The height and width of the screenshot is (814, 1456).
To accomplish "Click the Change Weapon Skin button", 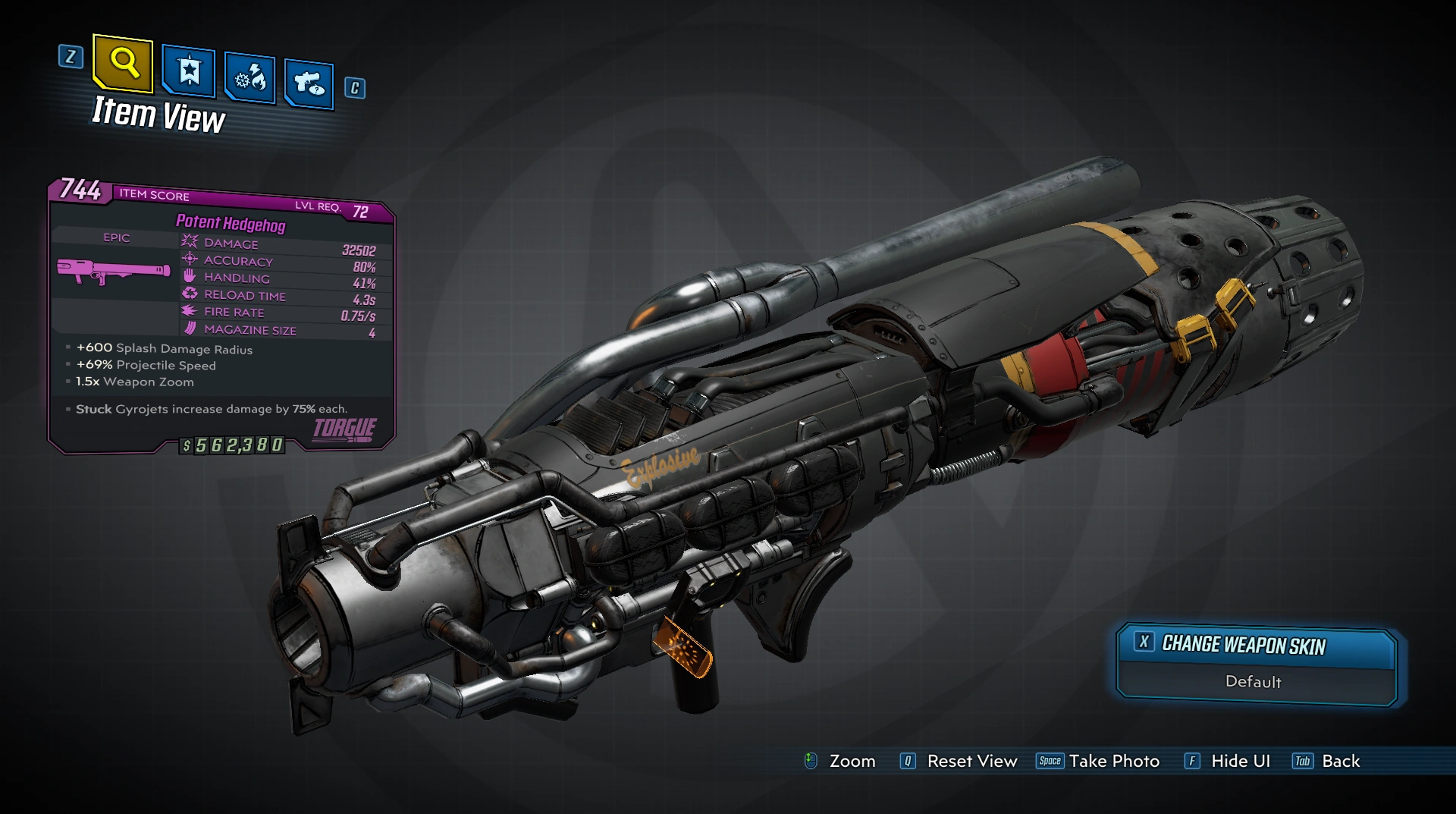I will pyautogui.click(x=1243, y=645).
